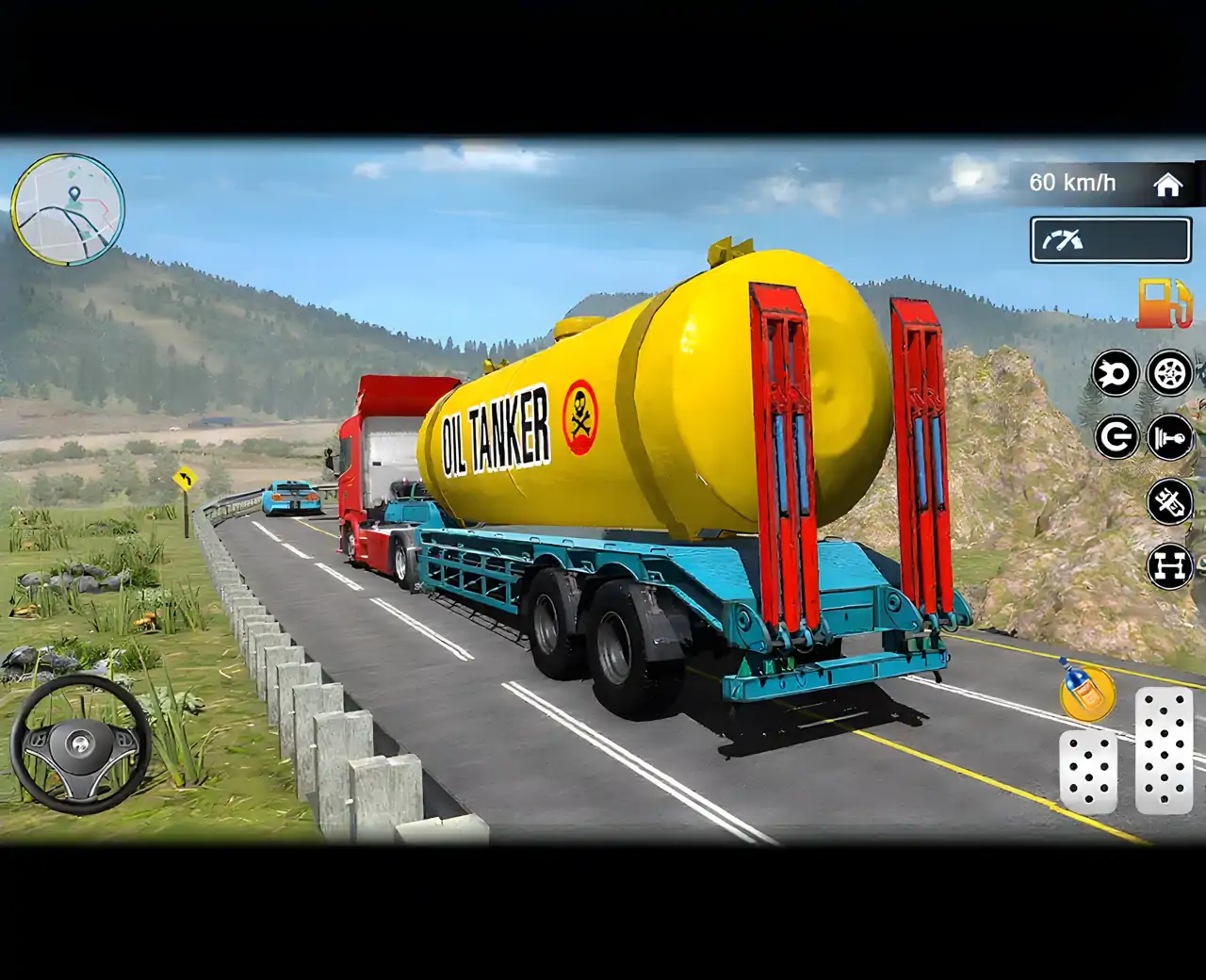
Task: Select the wheel rim button
Action: coord(1169,374)
